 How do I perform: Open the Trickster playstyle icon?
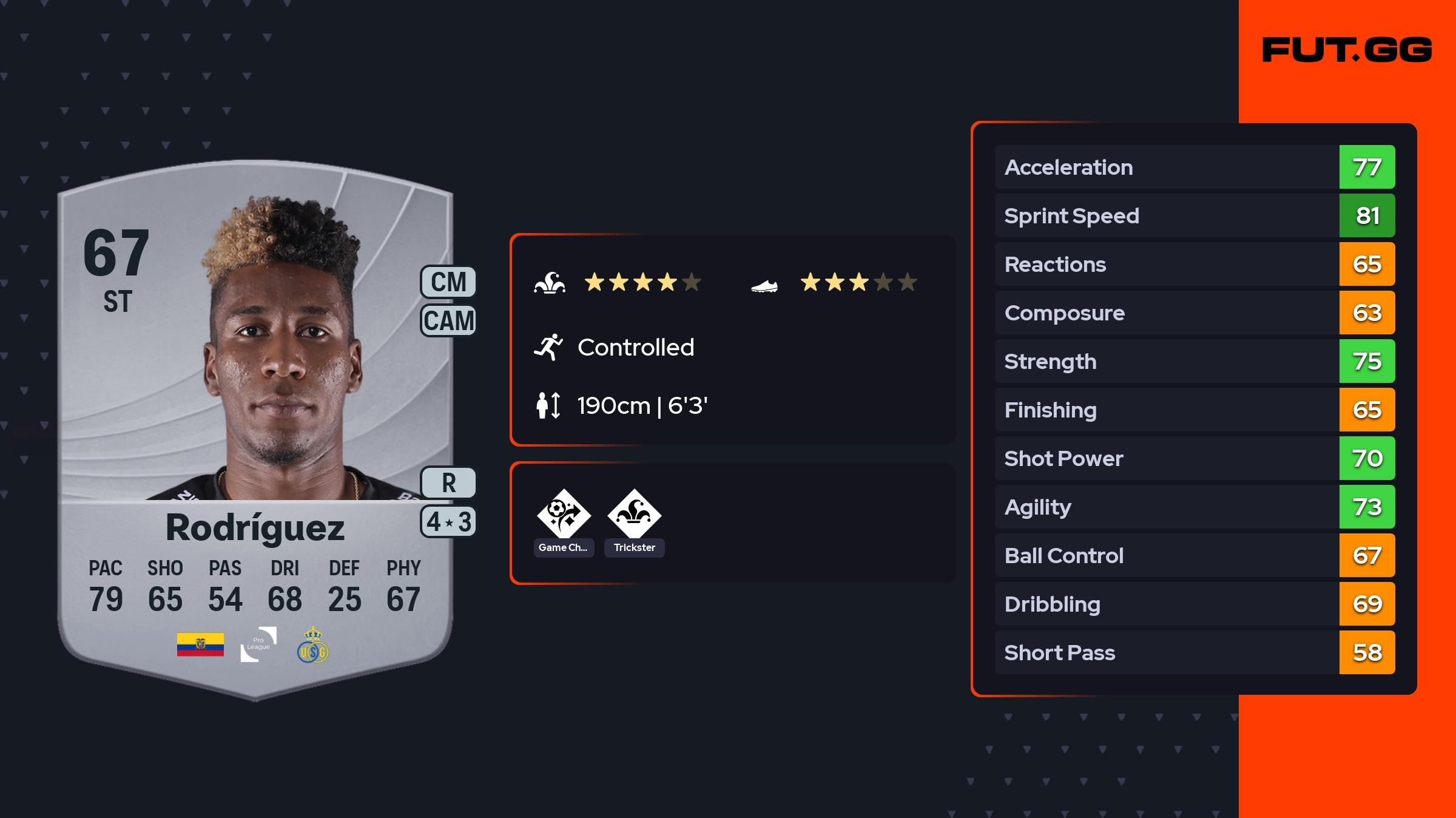634,515
